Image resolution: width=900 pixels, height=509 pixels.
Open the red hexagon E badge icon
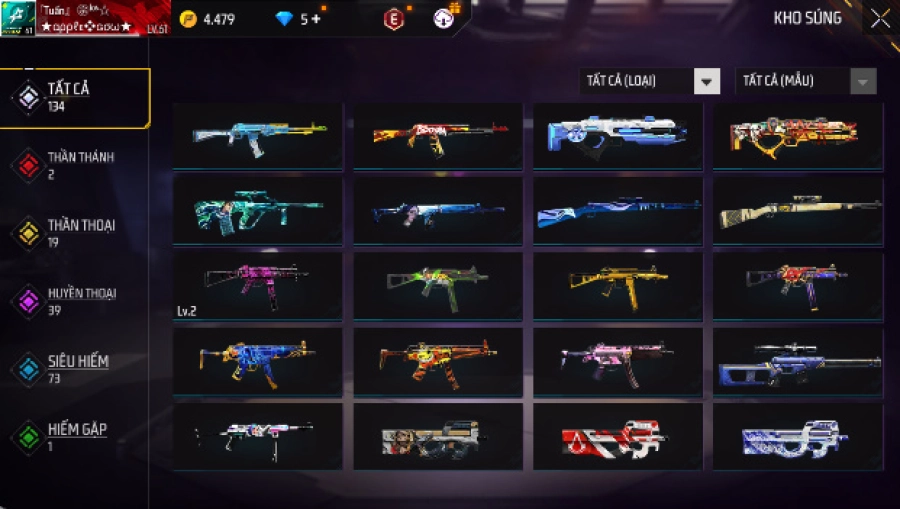click(394, 19)
